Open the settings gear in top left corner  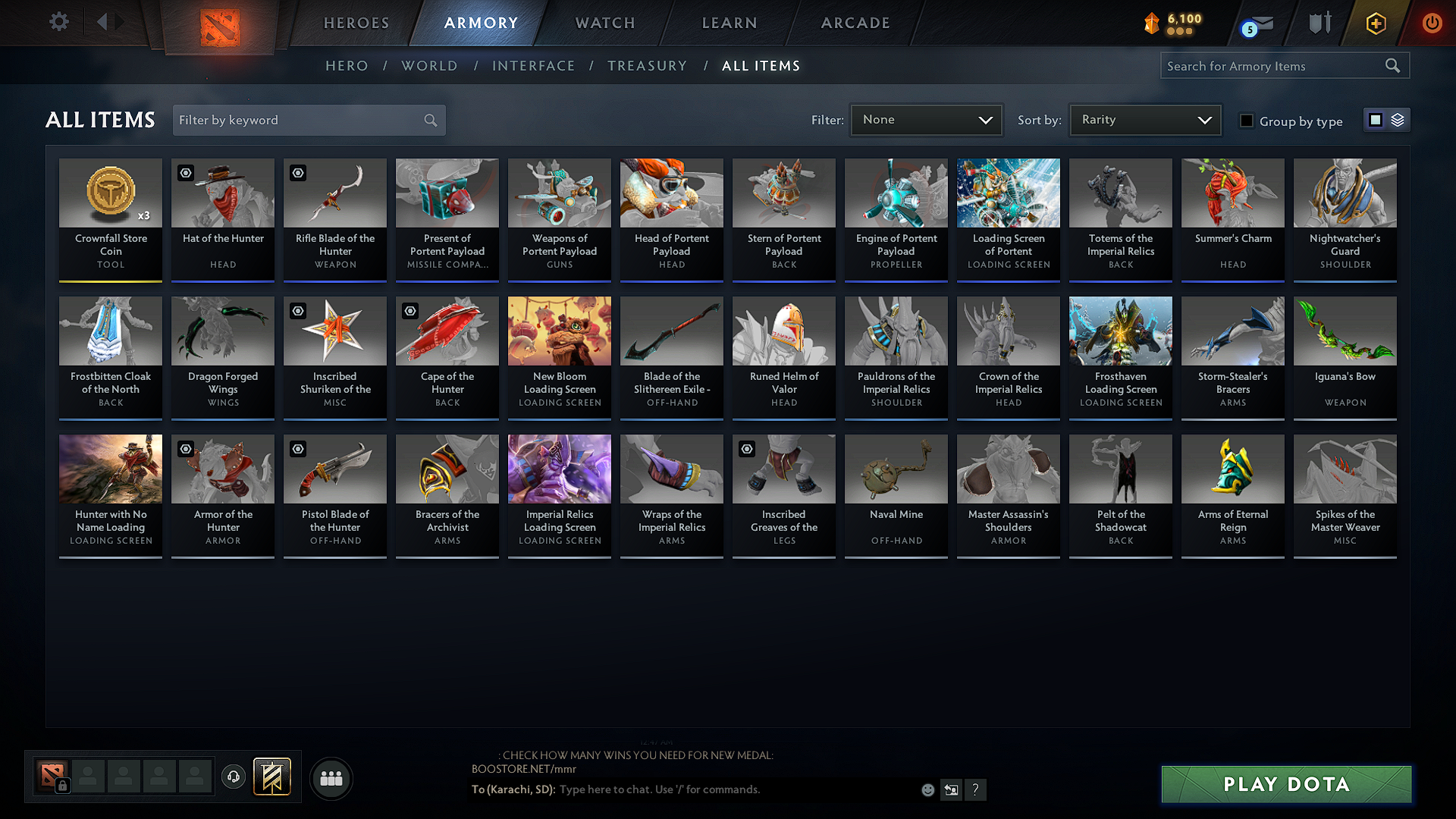(58, 22)
